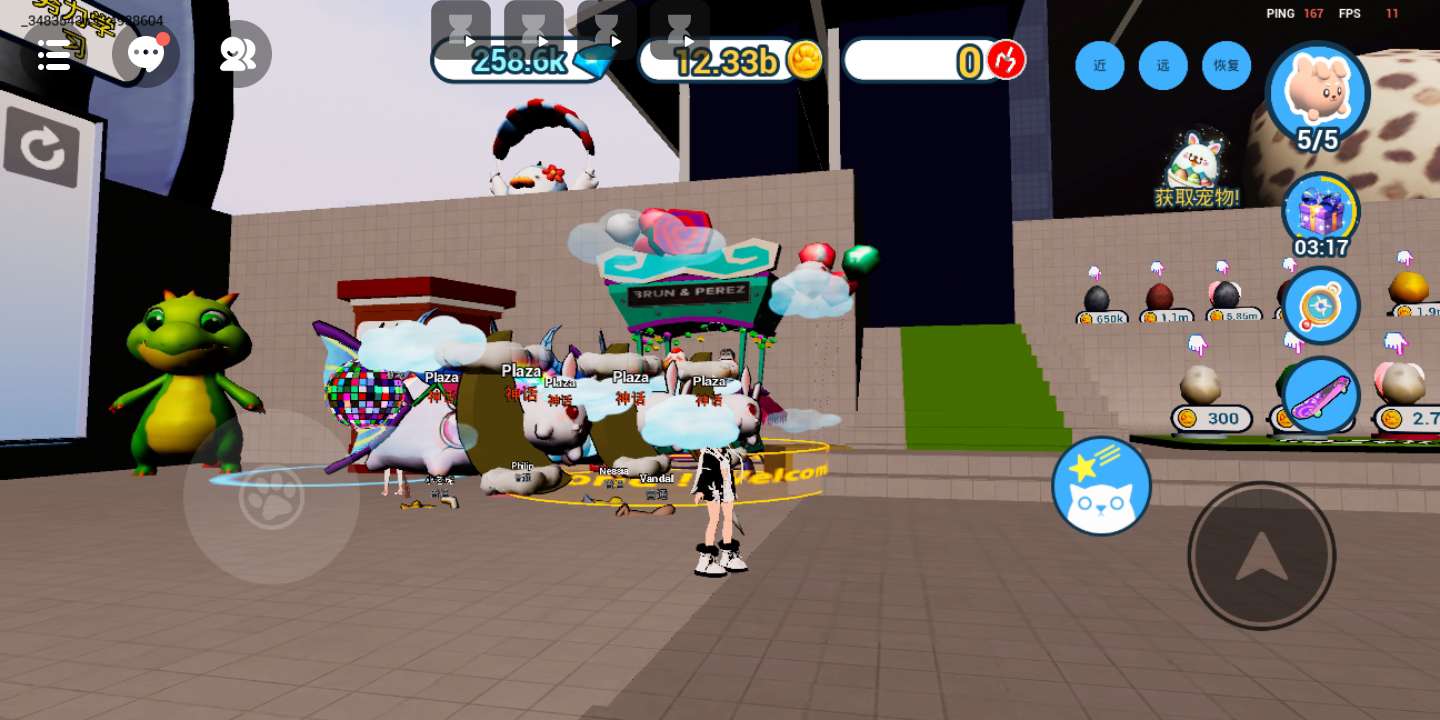Show the friends and players list

click(x=237, y=54)
